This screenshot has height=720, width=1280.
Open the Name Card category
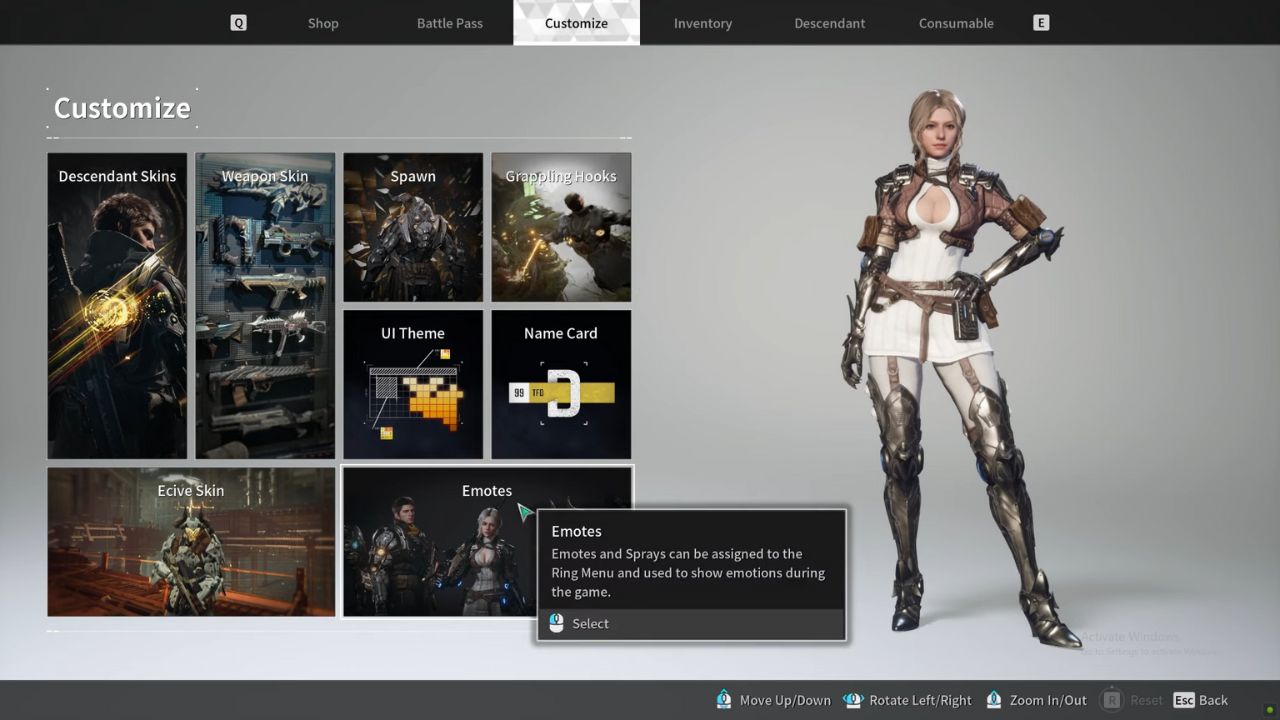[x=561, y=383]
